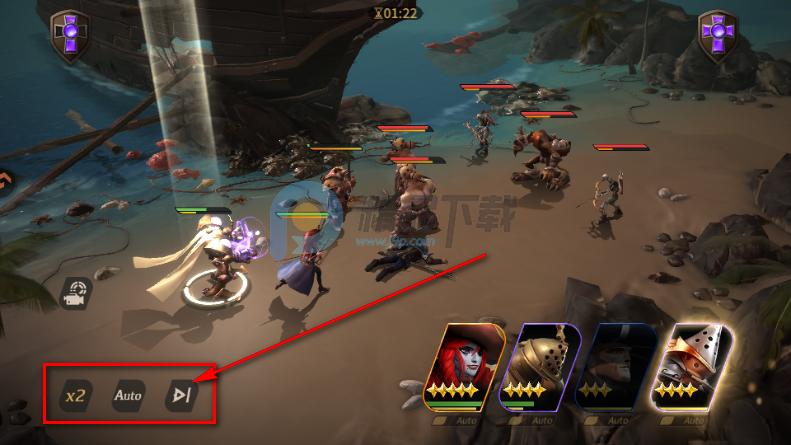Screen dimensions: 791x445
Task: Select the darkened three-star champion portrait
Action: pos(614,366)
